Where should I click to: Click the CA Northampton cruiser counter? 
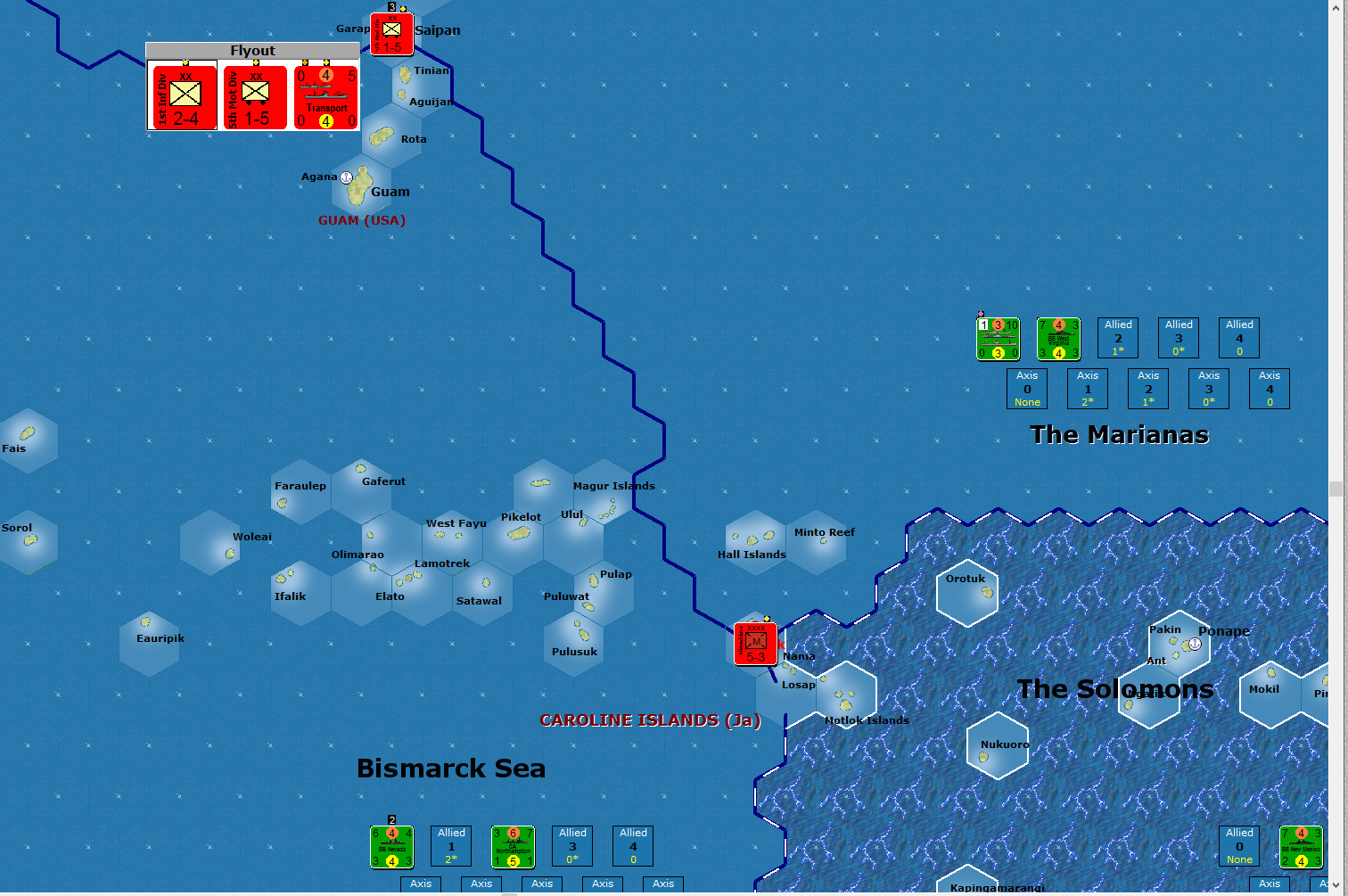513,846
